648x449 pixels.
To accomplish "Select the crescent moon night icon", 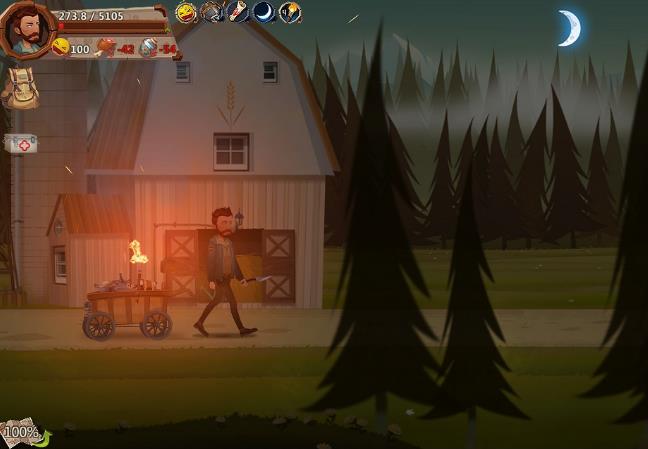I will point(264,12).
